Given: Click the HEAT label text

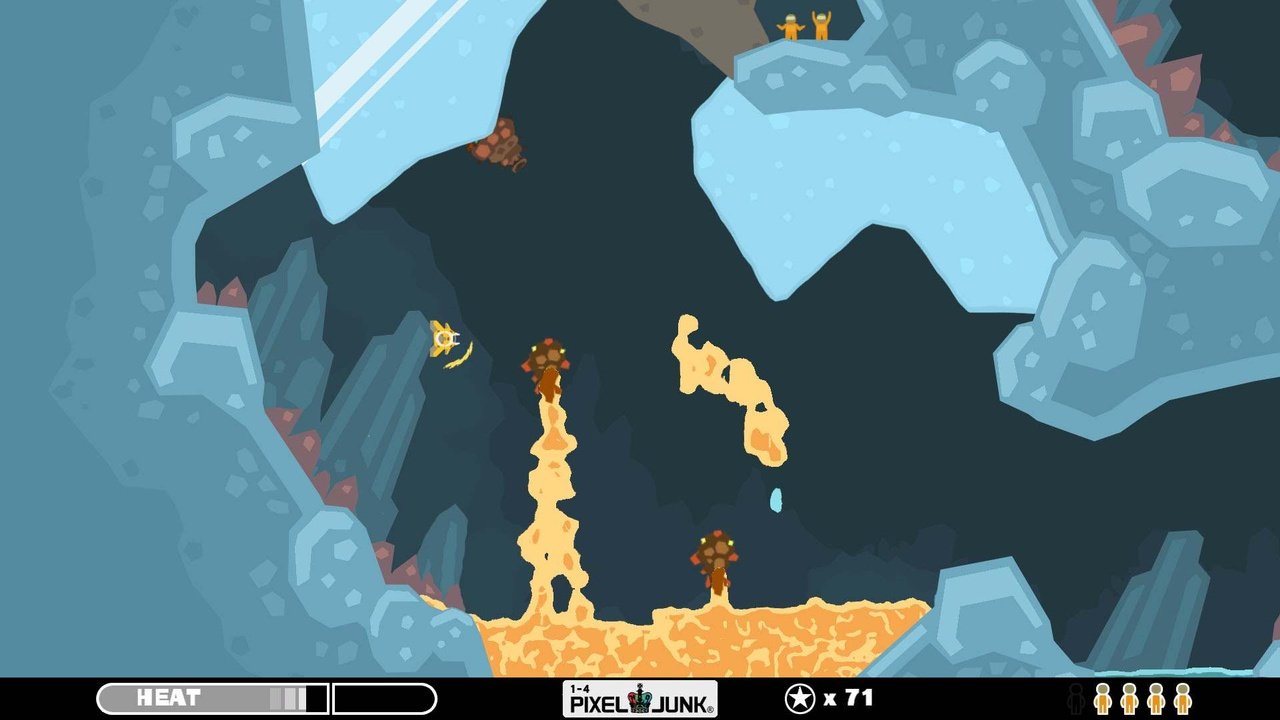Looking at the screenshot, I should coord(170,697).
